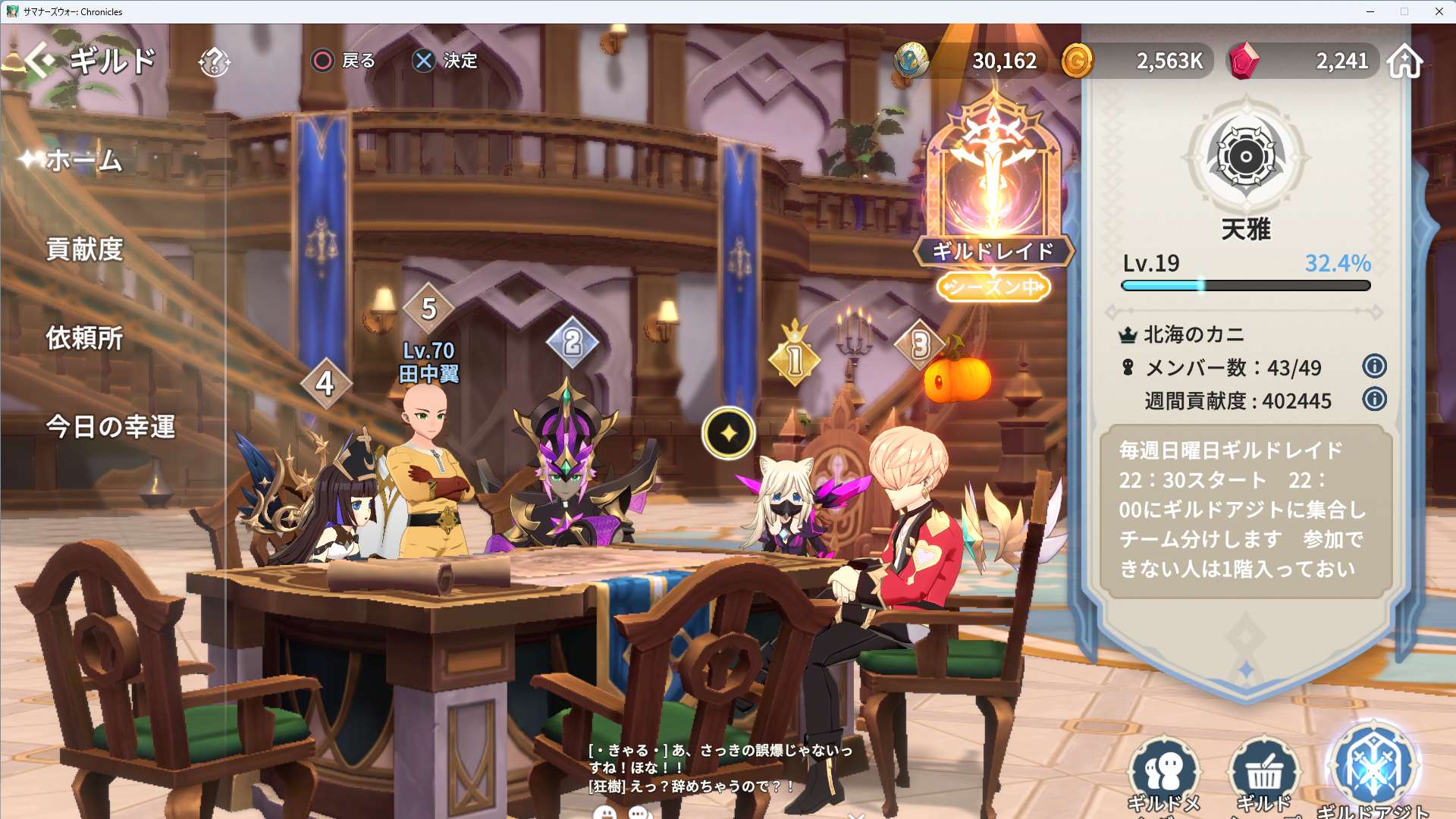Click the red crystal currency icon
The height and width of the screenshot is (819, 1456).
1243,61
